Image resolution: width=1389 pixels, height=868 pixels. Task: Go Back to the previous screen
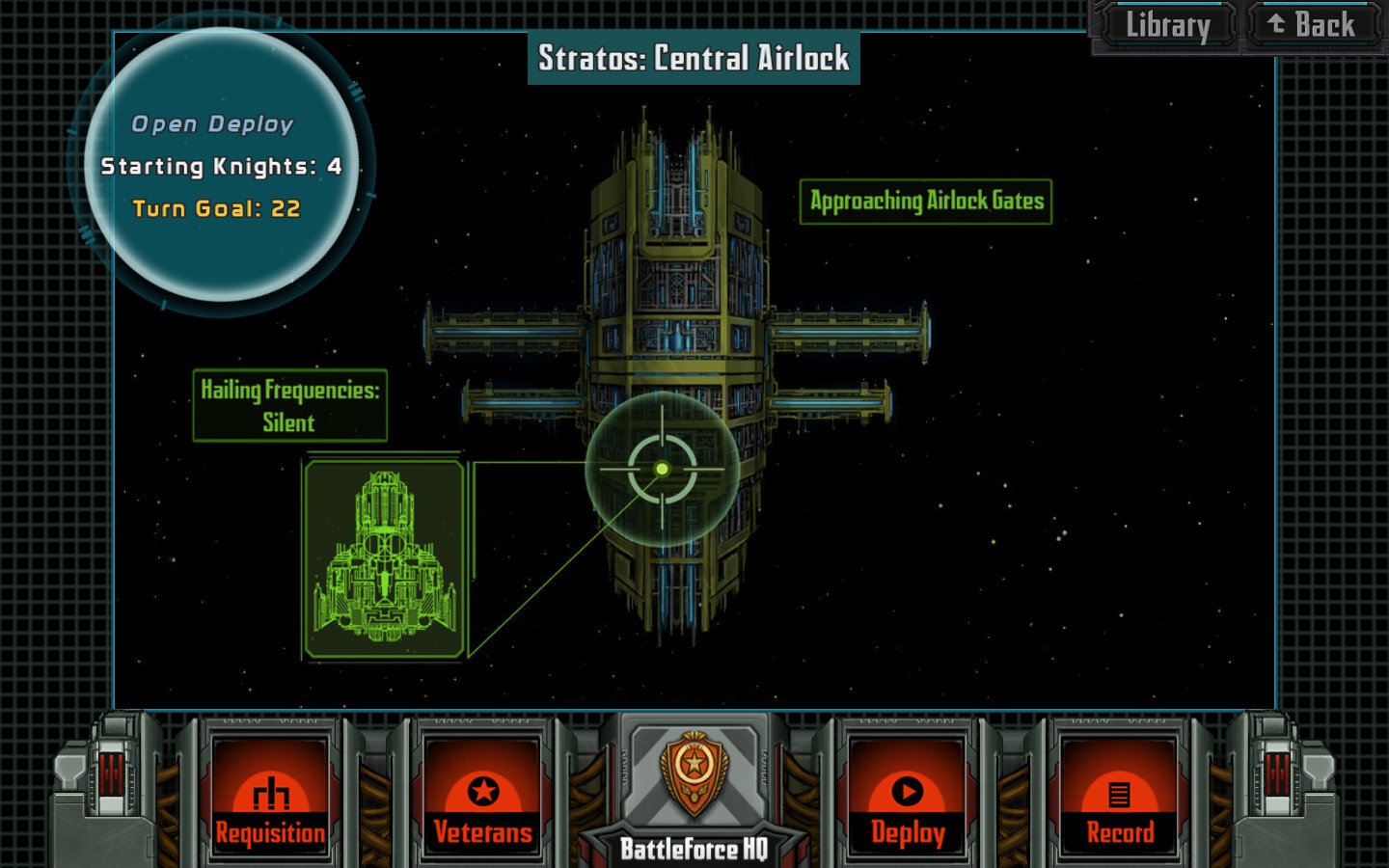click(1312, 26)
